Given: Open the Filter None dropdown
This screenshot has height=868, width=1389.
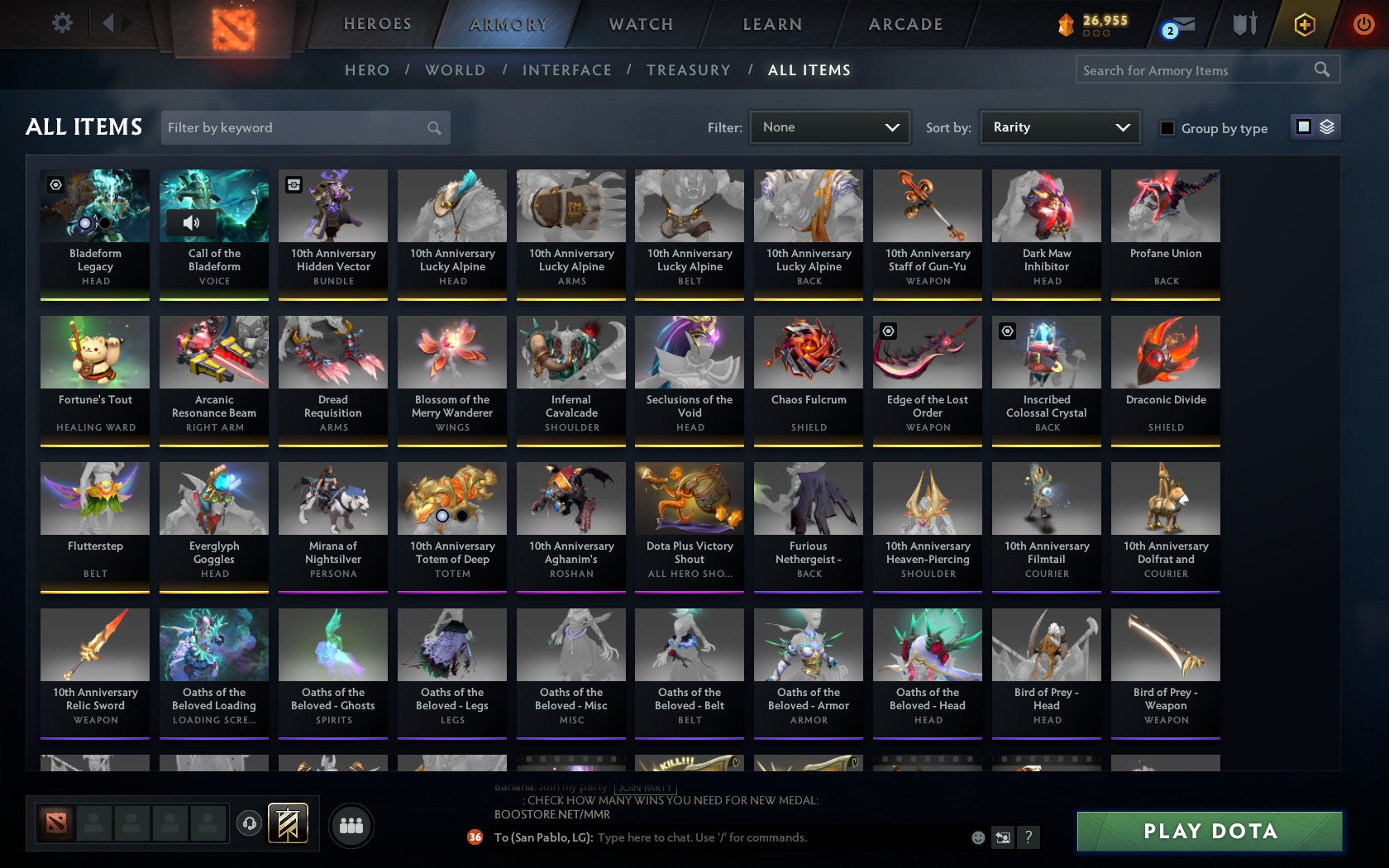Looking at the screenshot, I should [829, 127].
